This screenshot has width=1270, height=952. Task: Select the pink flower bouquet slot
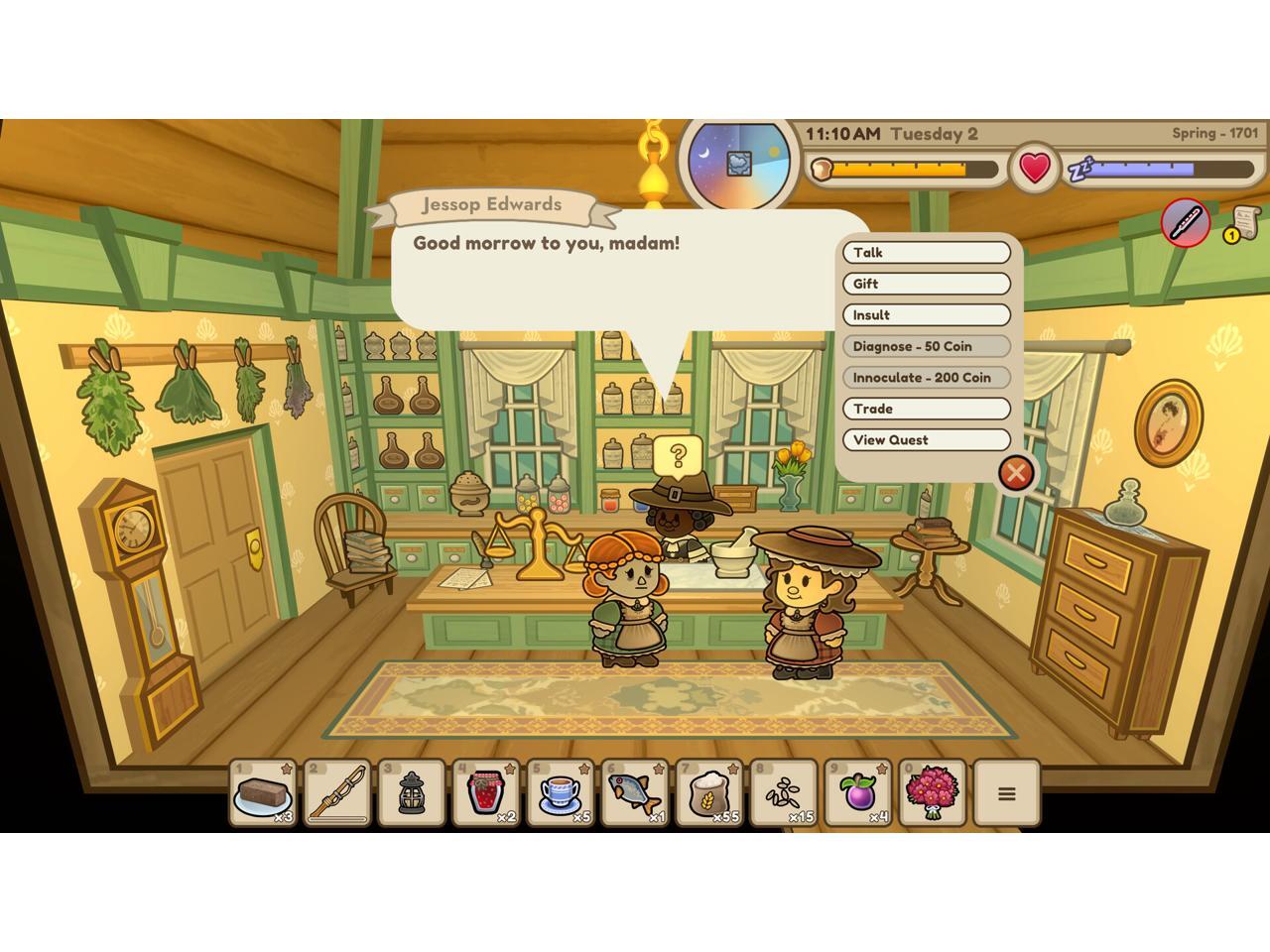(x=933, y=792)
